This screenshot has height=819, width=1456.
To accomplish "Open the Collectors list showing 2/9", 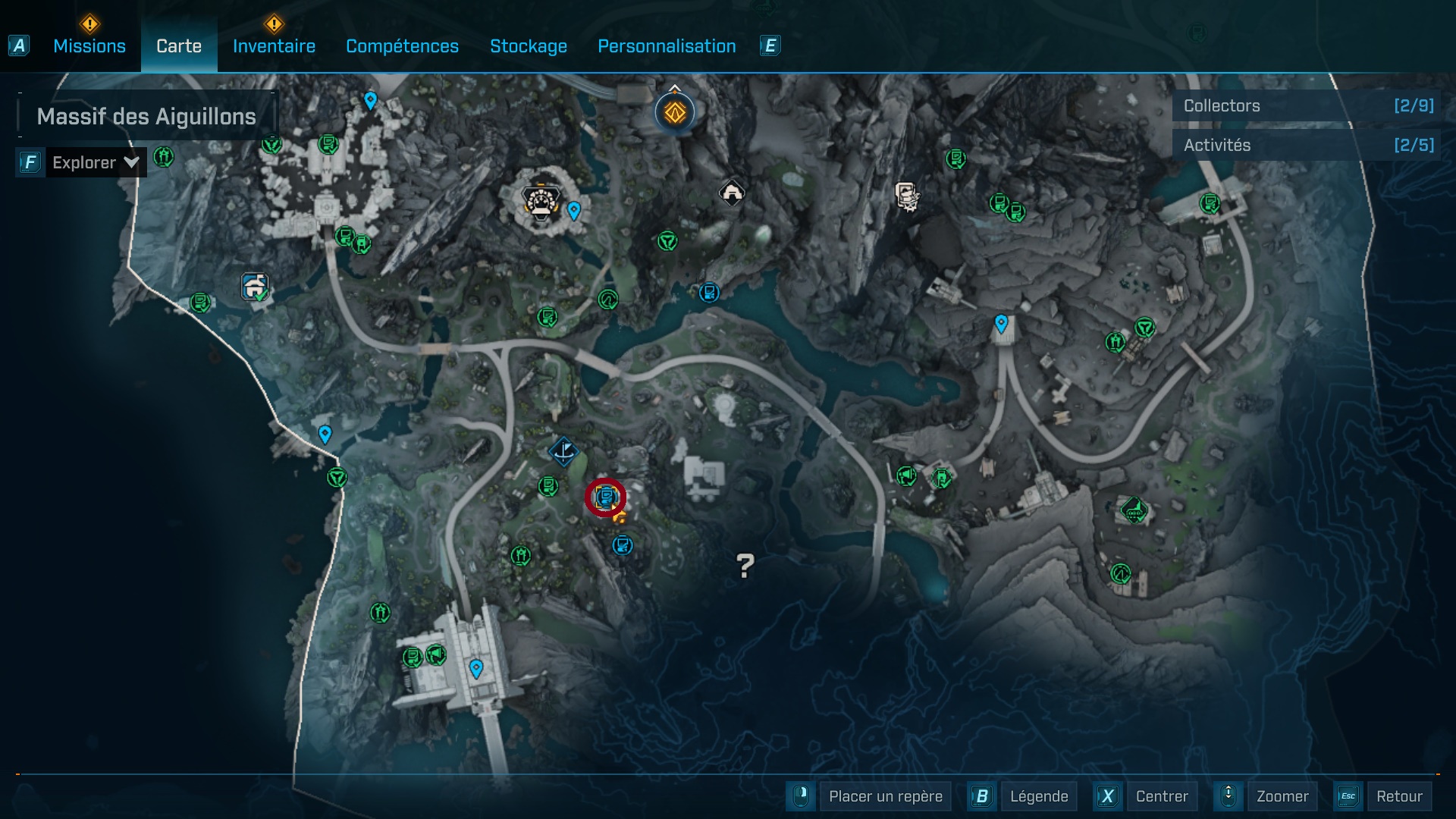I will pyautogui.click(x=1304, y=105).
